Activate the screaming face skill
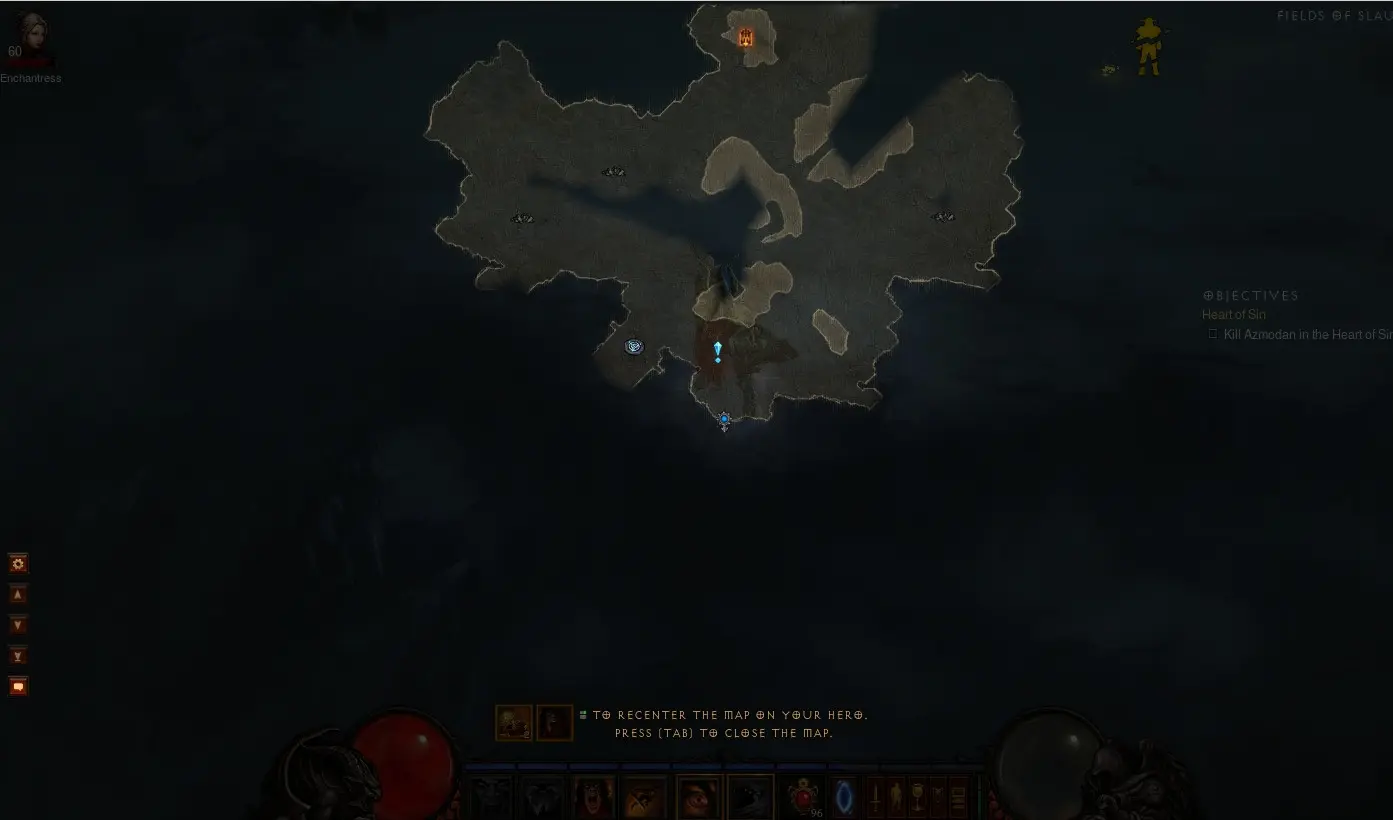The image size is (1393, 820). 592,798
